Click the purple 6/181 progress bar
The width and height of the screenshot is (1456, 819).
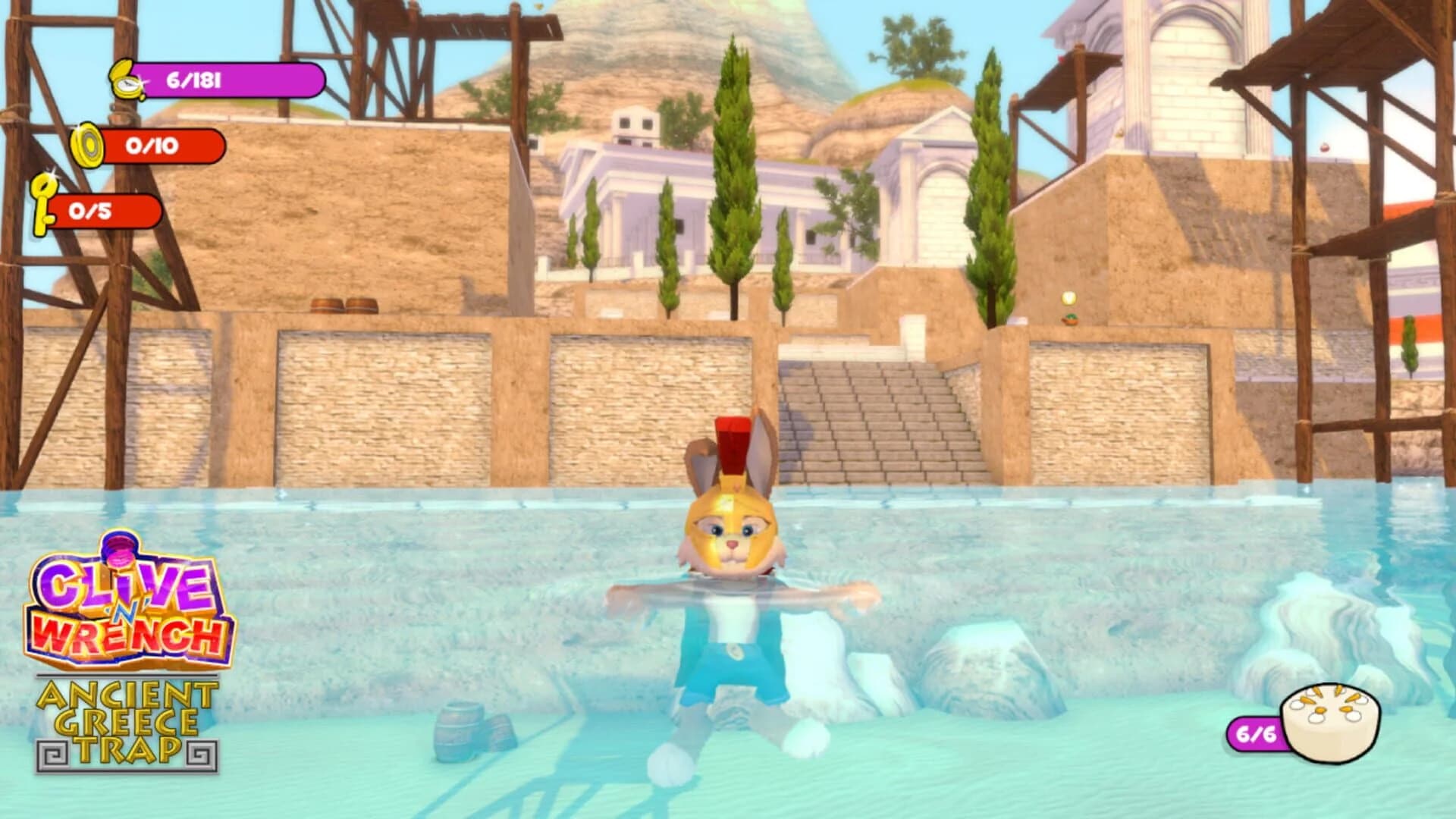[x=227, y=79]
